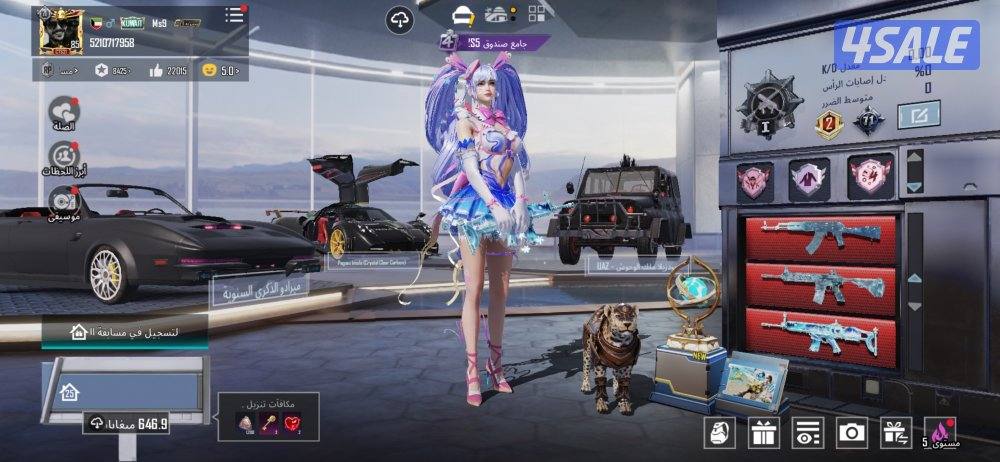Open the highlights moments icon
This screenshot has width=1000, height=462.
(x=64, y=158)
